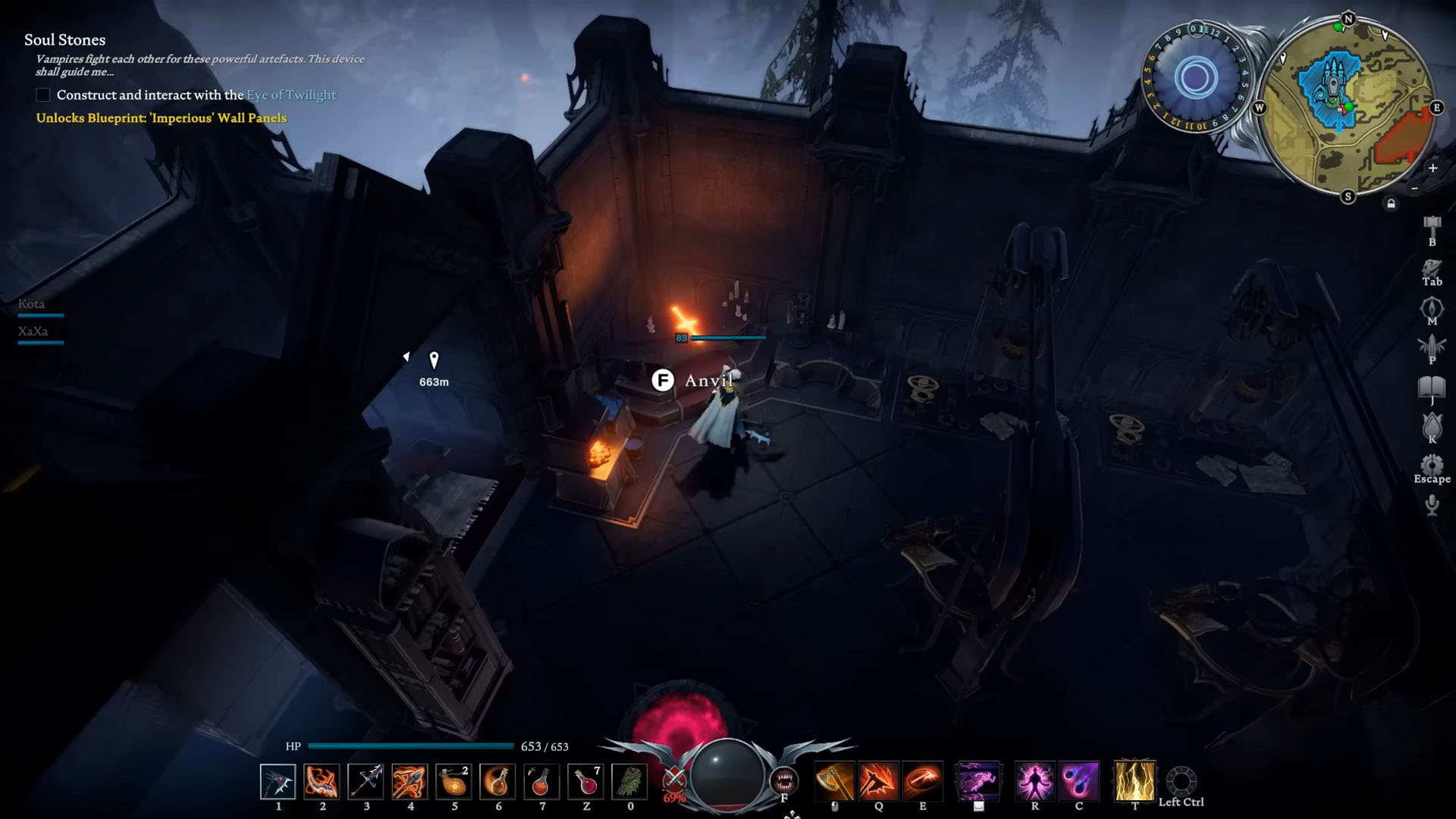
Task: Use the red potion with count 7
Action: (x=586, y=782)
